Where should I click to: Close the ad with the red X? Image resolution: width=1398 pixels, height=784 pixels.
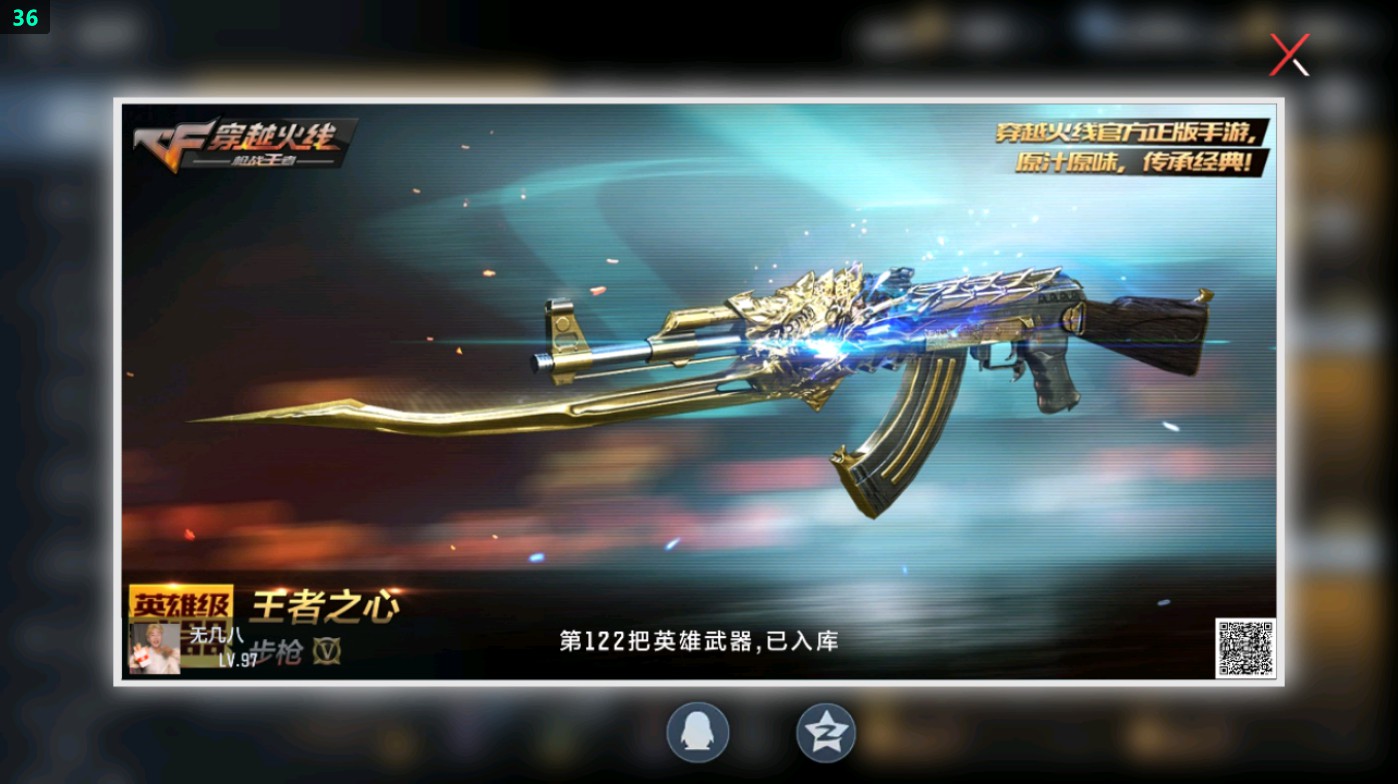(1288, 55)
